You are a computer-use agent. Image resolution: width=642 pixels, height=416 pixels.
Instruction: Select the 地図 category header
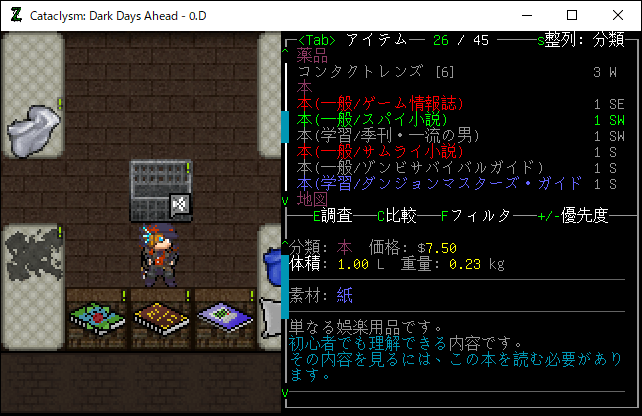[312, 199]
